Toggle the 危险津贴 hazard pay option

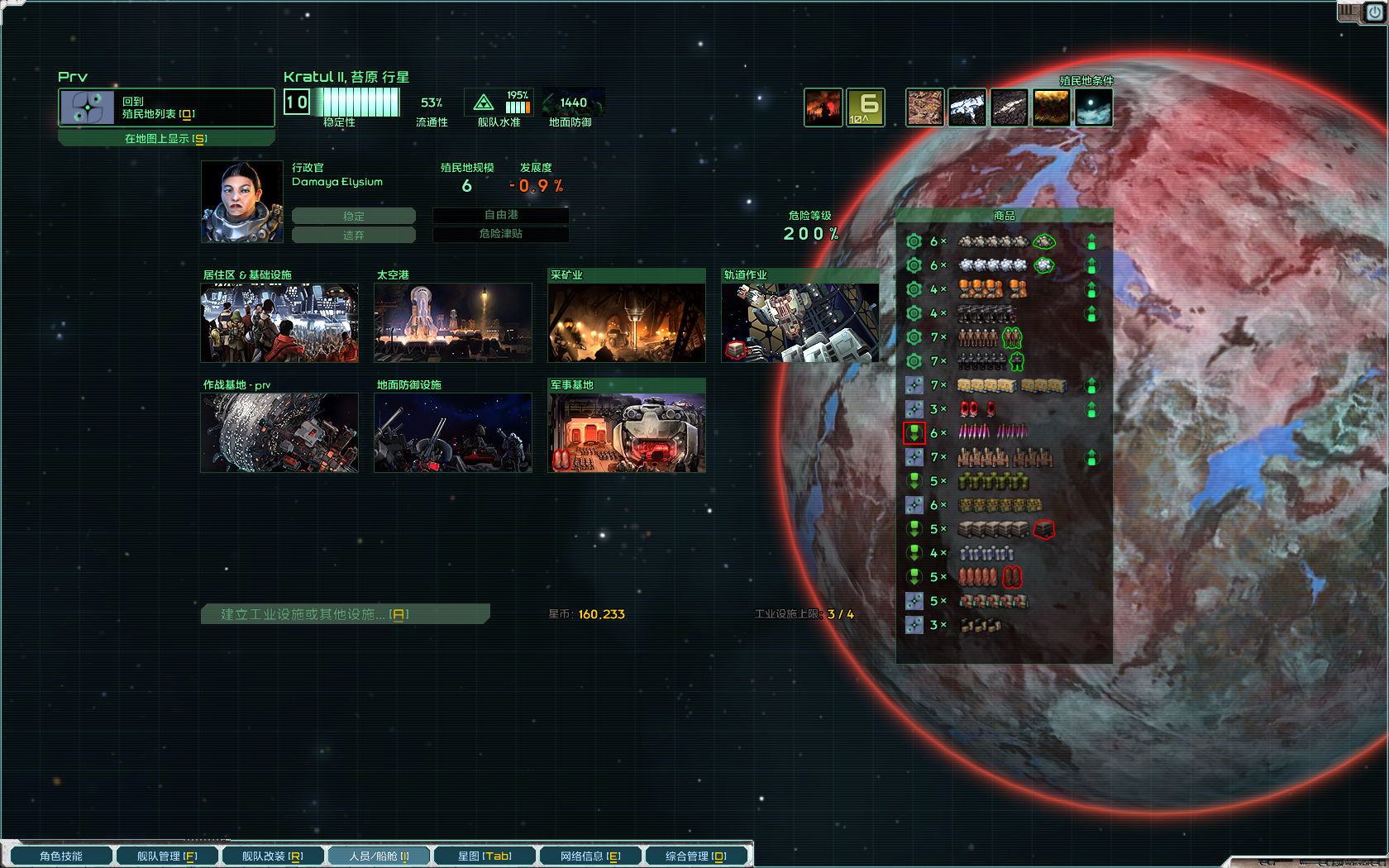[501, 234]
